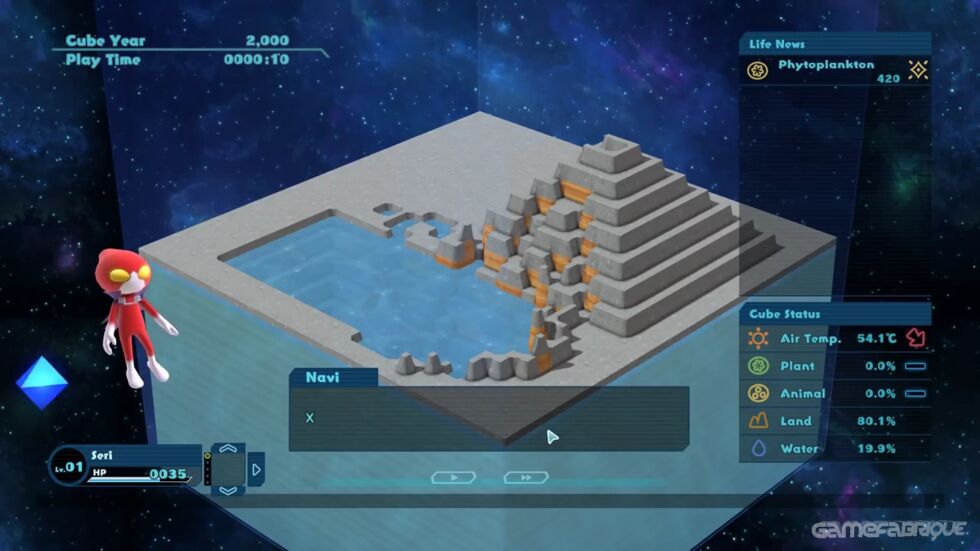980x551 pixels.
Task: Click the play speed button
Action: coord(453,478)
